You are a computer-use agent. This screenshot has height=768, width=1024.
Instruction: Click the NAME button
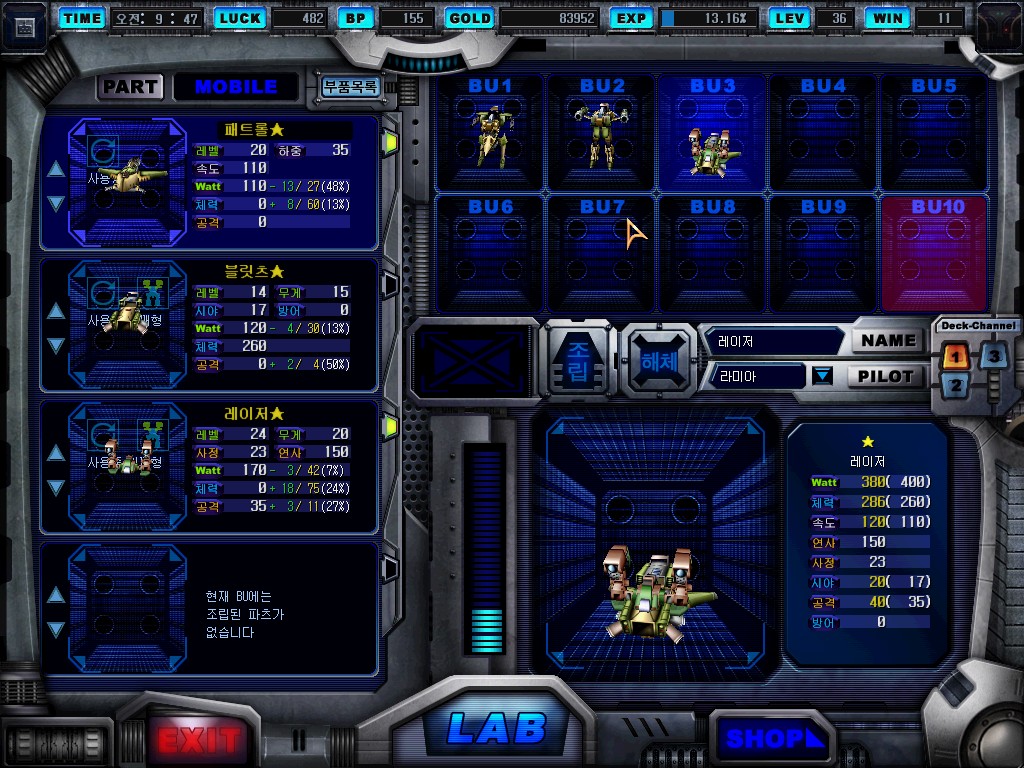coord(888,340)
